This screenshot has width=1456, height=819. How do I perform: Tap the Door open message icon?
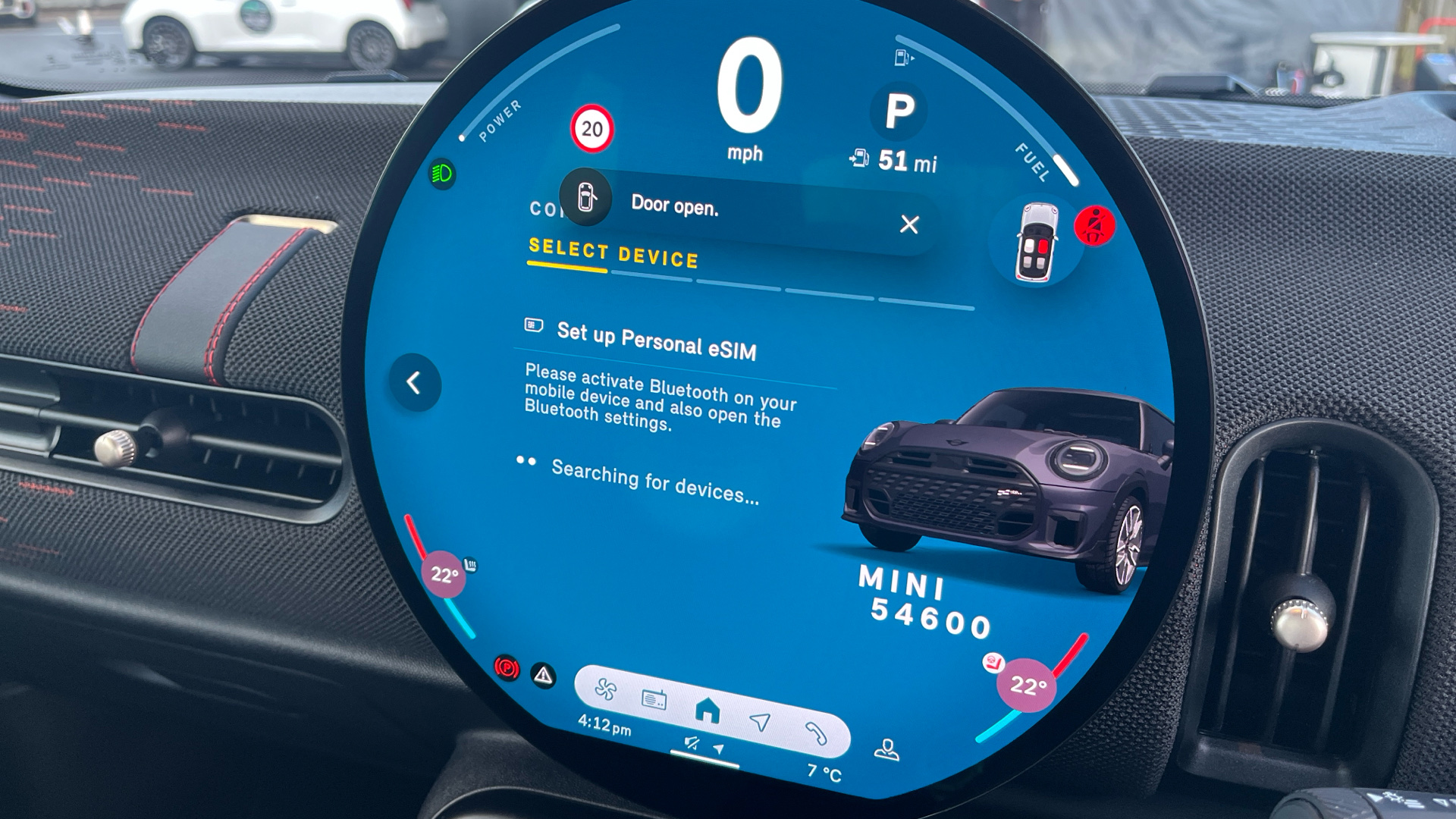coord(585,197)
